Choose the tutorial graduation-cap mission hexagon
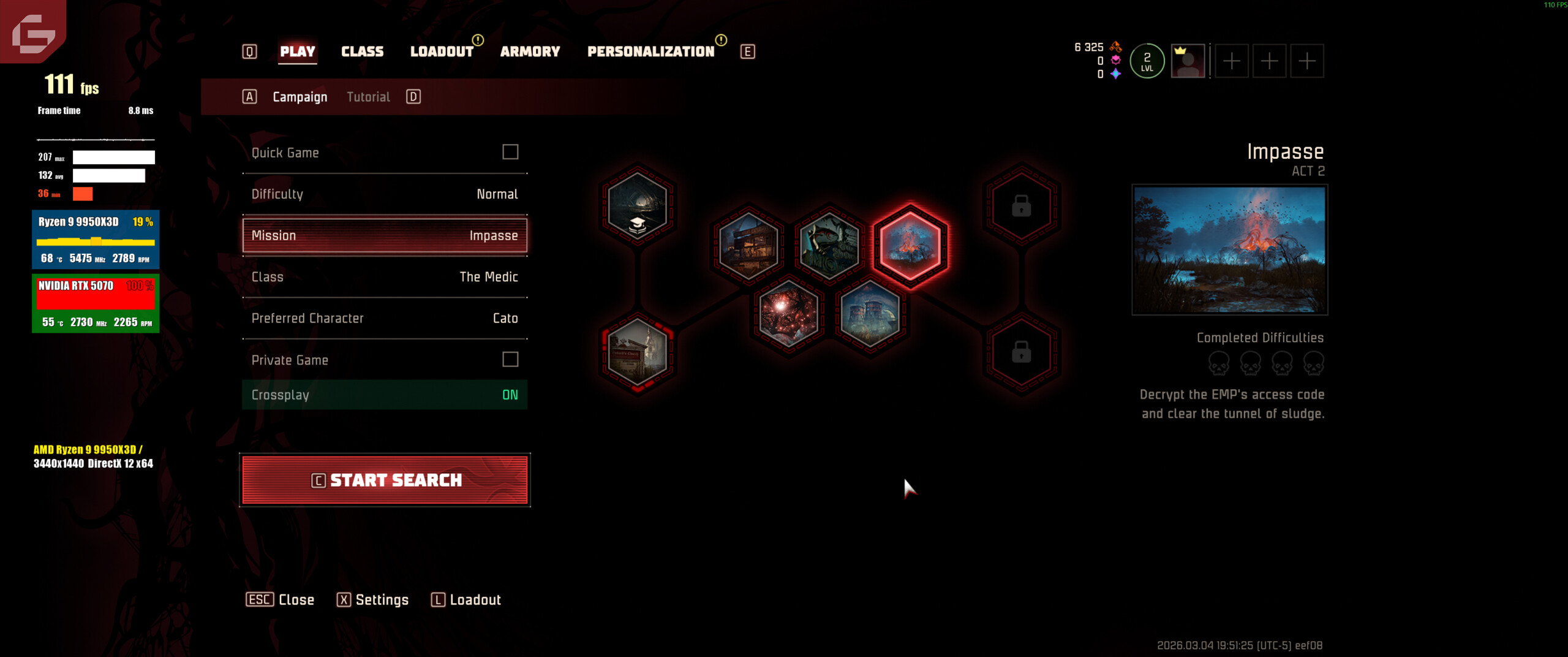This screenshot has height=657, width=1568. pyautogui.click(x=638, y=205)
